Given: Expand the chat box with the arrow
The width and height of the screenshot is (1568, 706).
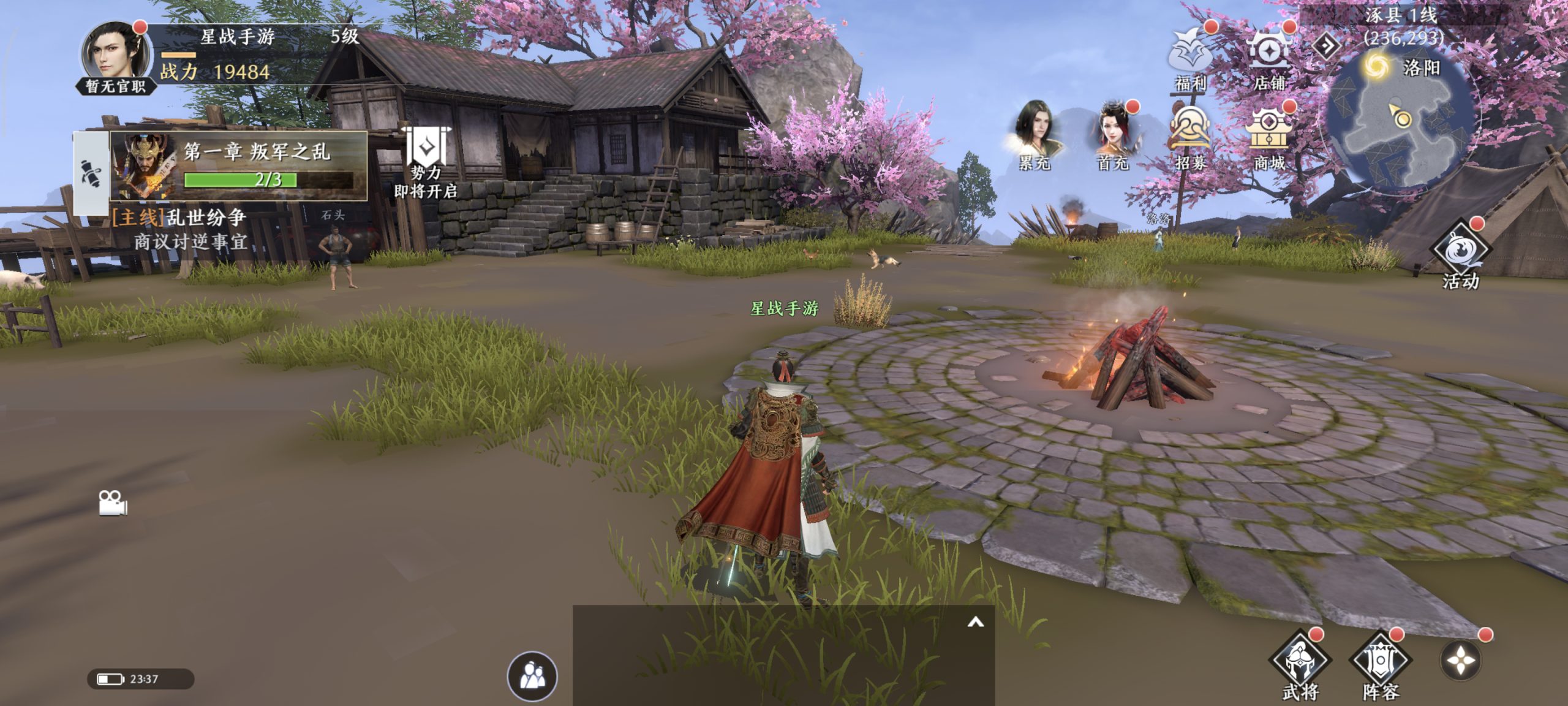Looking at the screenshot, I should point(975,623).
